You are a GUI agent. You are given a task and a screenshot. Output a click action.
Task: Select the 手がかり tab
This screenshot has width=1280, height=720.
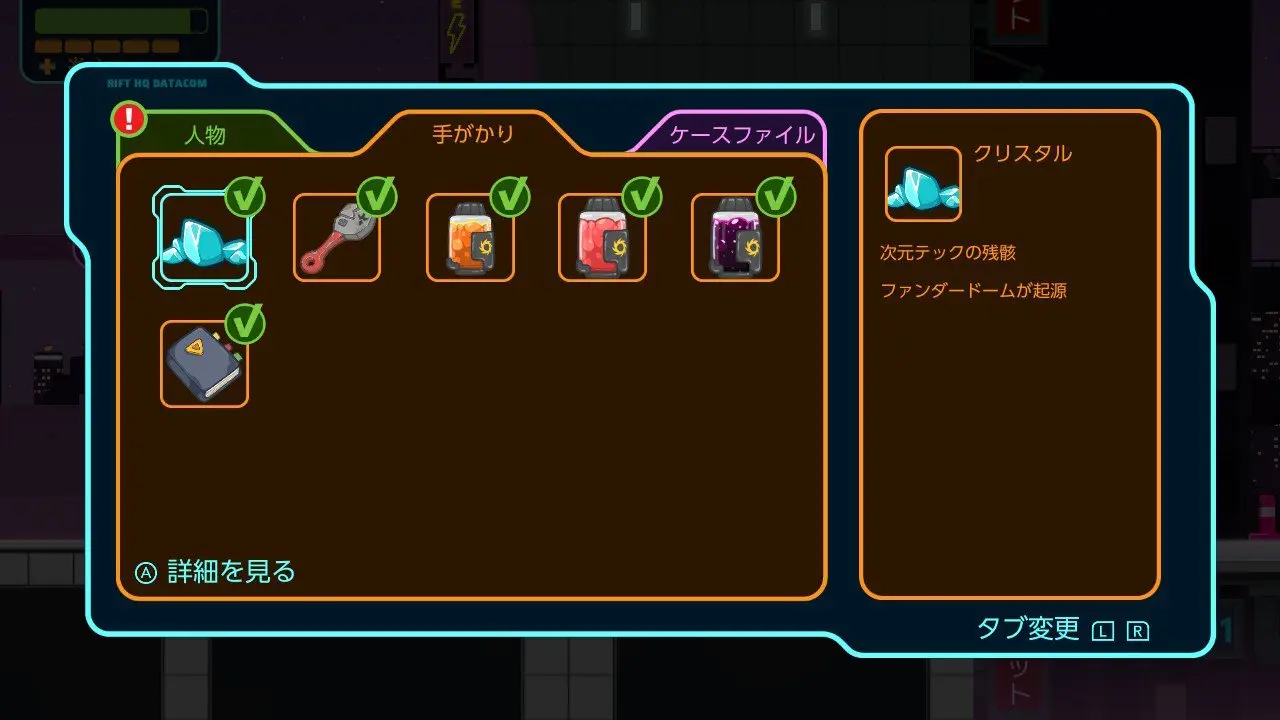[473, 133]
